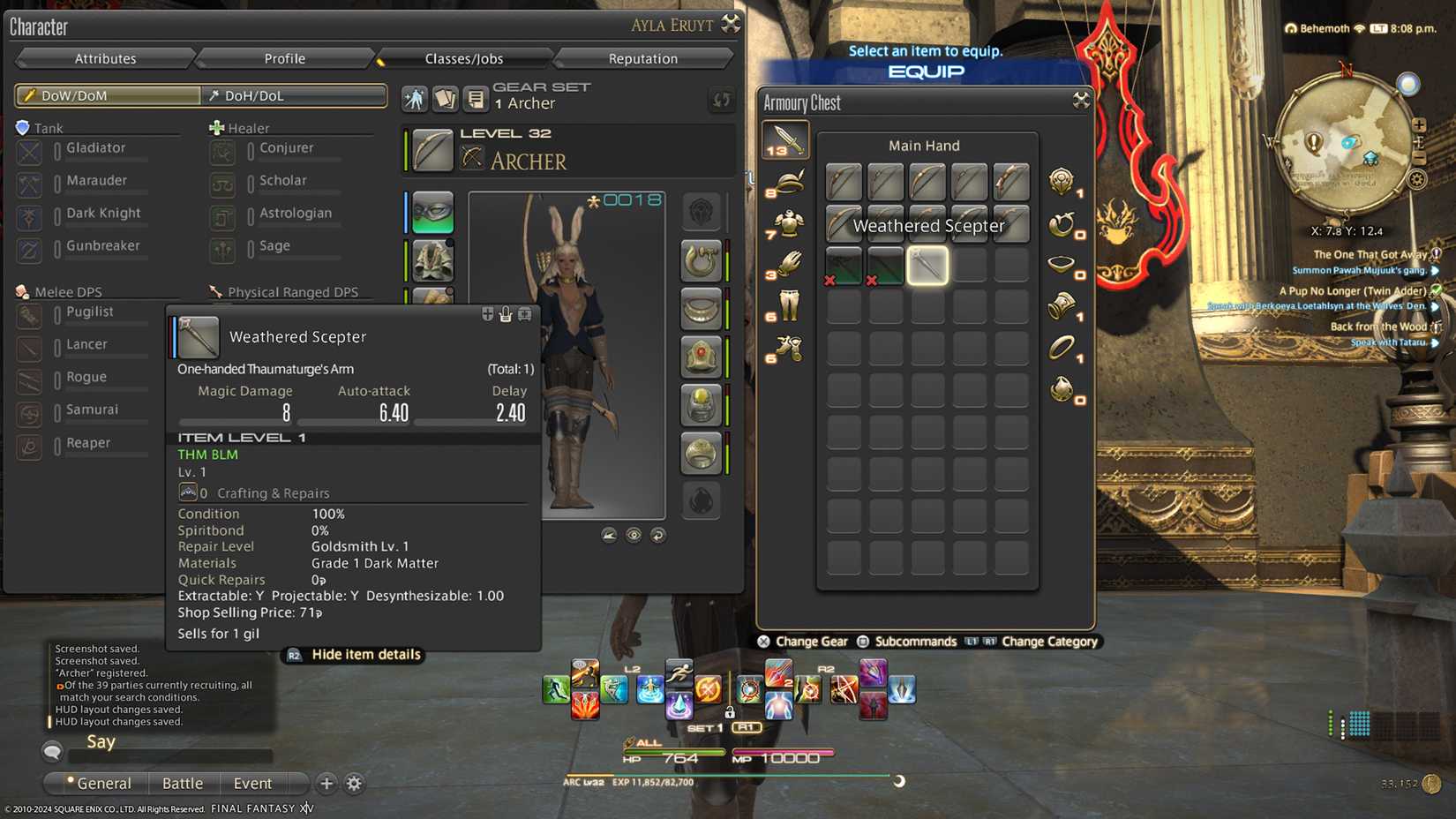Select the Gladiator class icon
1456x819 pixels.
(29, 152)
